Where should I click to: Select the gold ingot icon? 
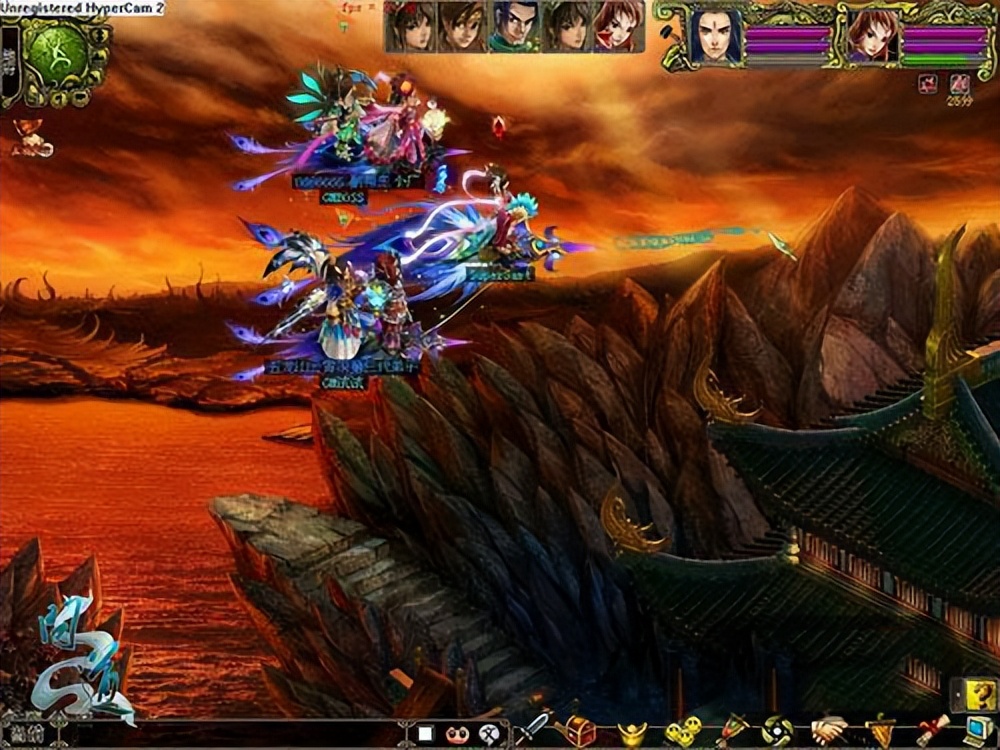631,732
